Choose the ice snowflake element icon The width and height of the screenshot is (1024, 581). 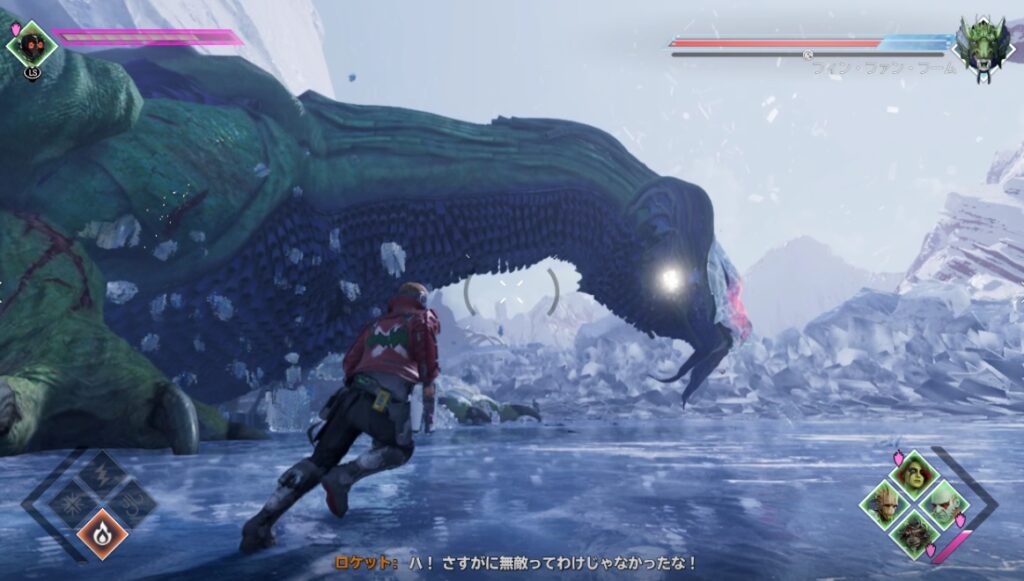[x=74, y=502]
